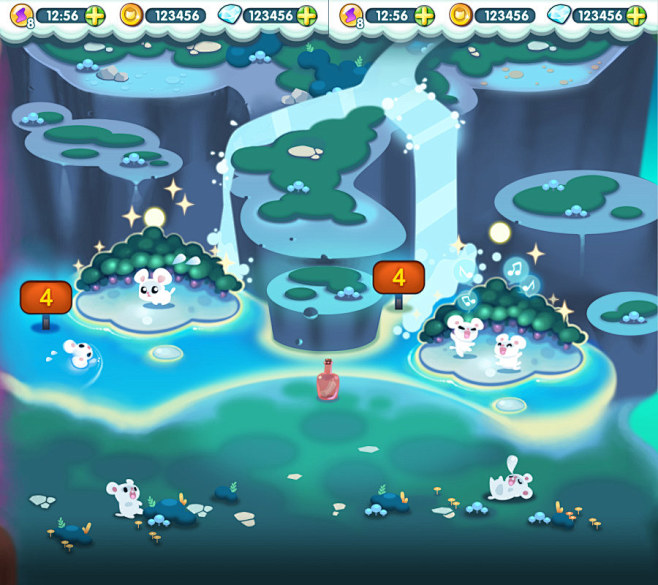Open level 4 sign beside the swimming mouse
This screenshot has width=658, height=585.
click(x=45, y=298)
